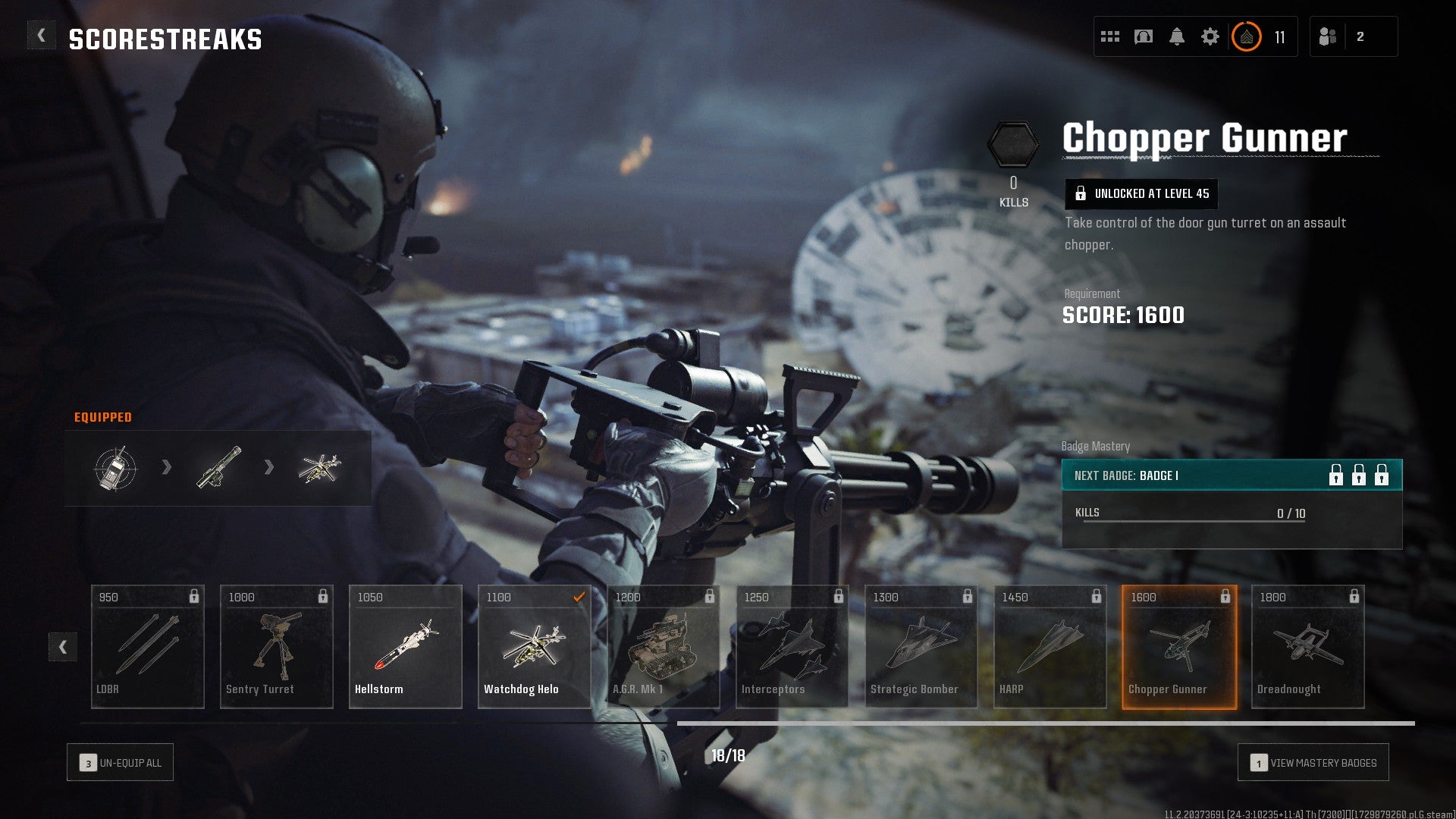The image size is (1456, 819).
Task: Click the back chevron next to Scorestreaks
Action: [x=41, y=34]
